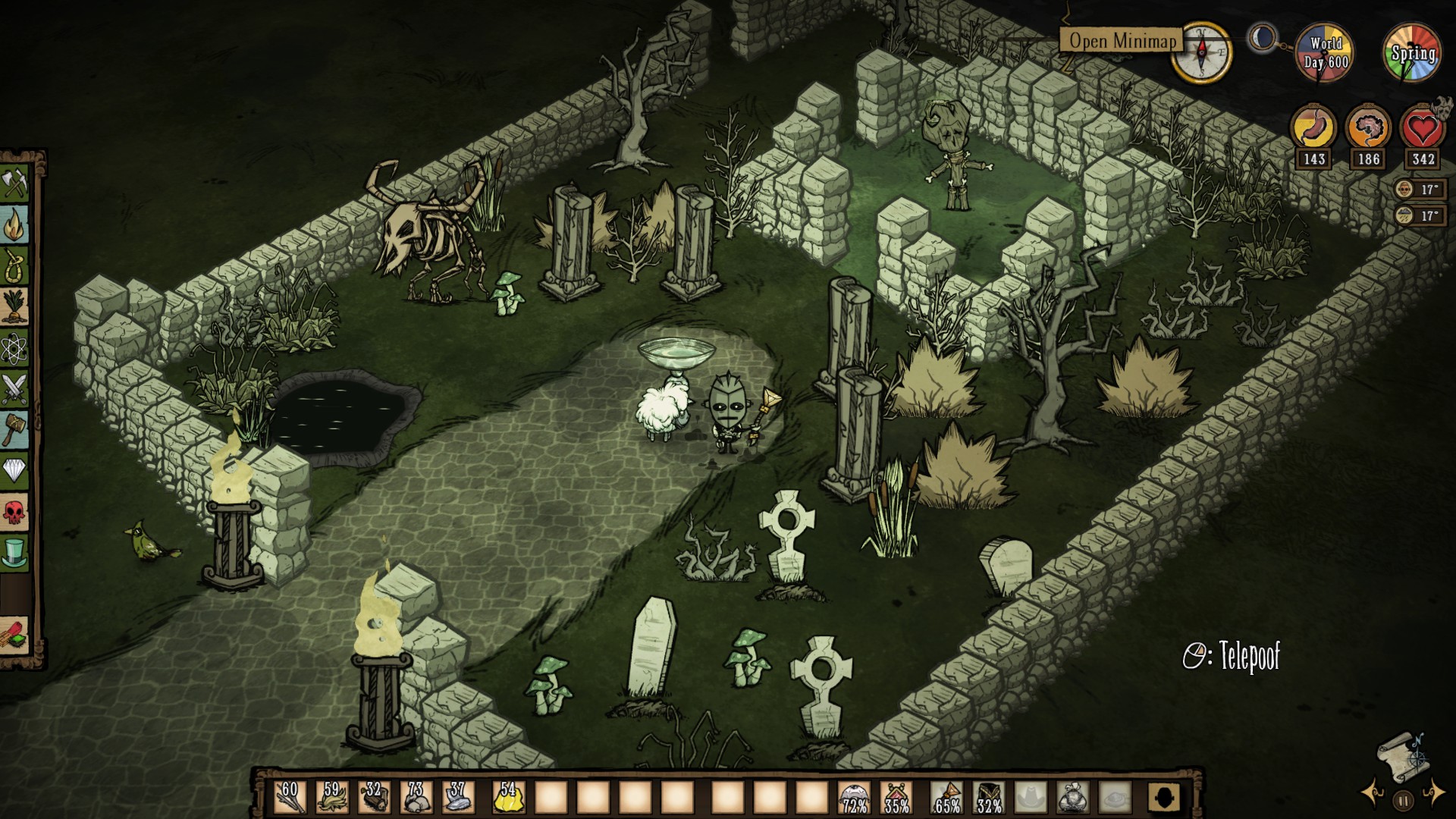The width and height of the screenshot is (1456, 819).
Task: Open the Refine diamond crafting tab
Action: click(x=14, y=471)
